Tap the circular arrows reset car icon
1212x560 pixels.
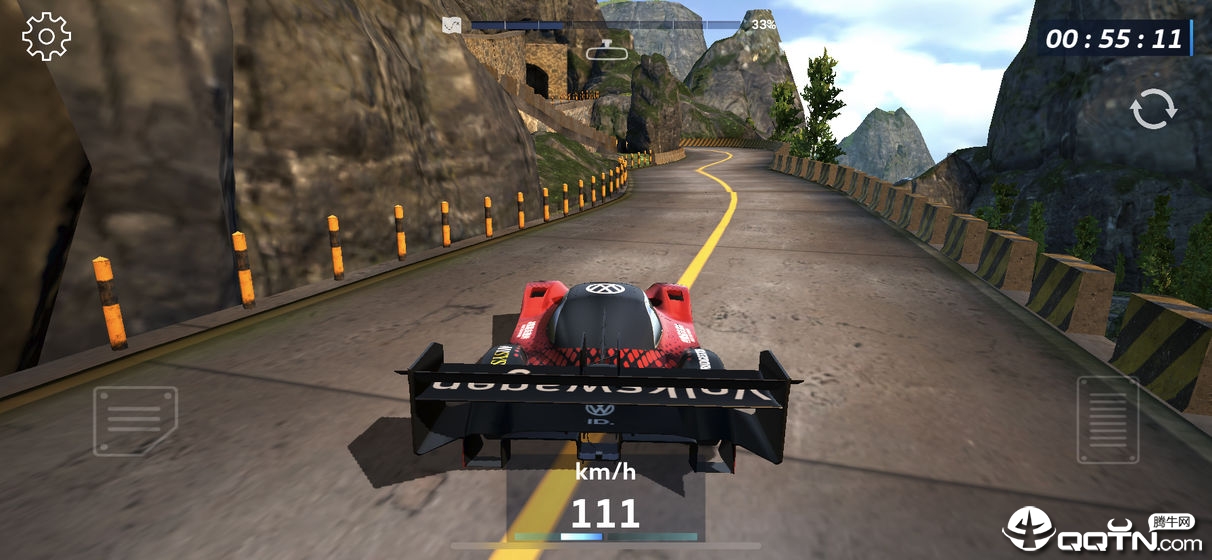pos(1153,110)
